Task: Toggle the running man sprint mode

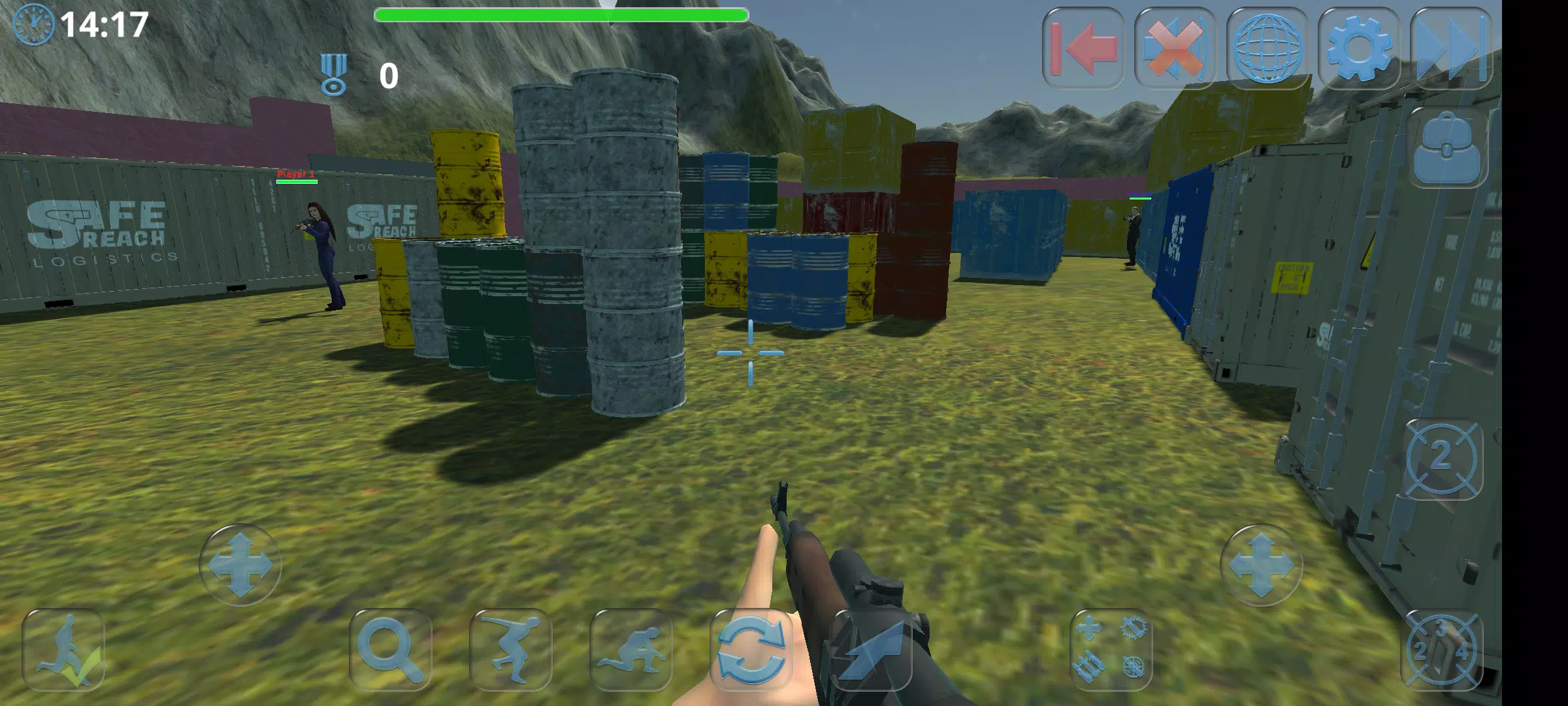Action: coord(63,650)
